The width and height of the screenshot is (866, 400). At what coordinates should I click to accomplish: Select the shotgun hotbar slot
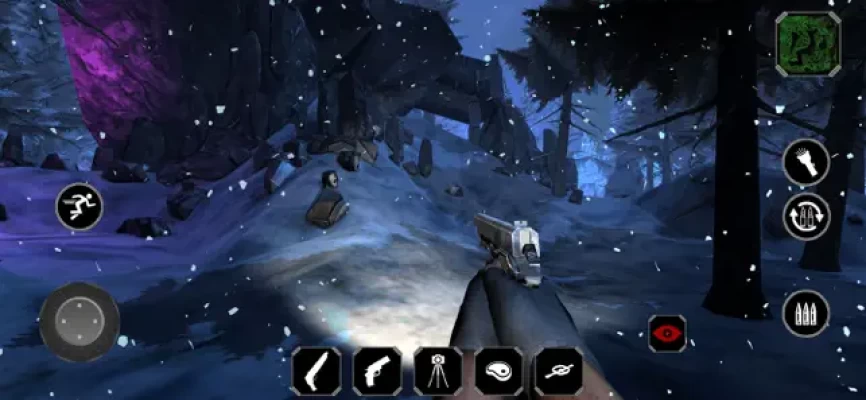[x=316, y=371]
